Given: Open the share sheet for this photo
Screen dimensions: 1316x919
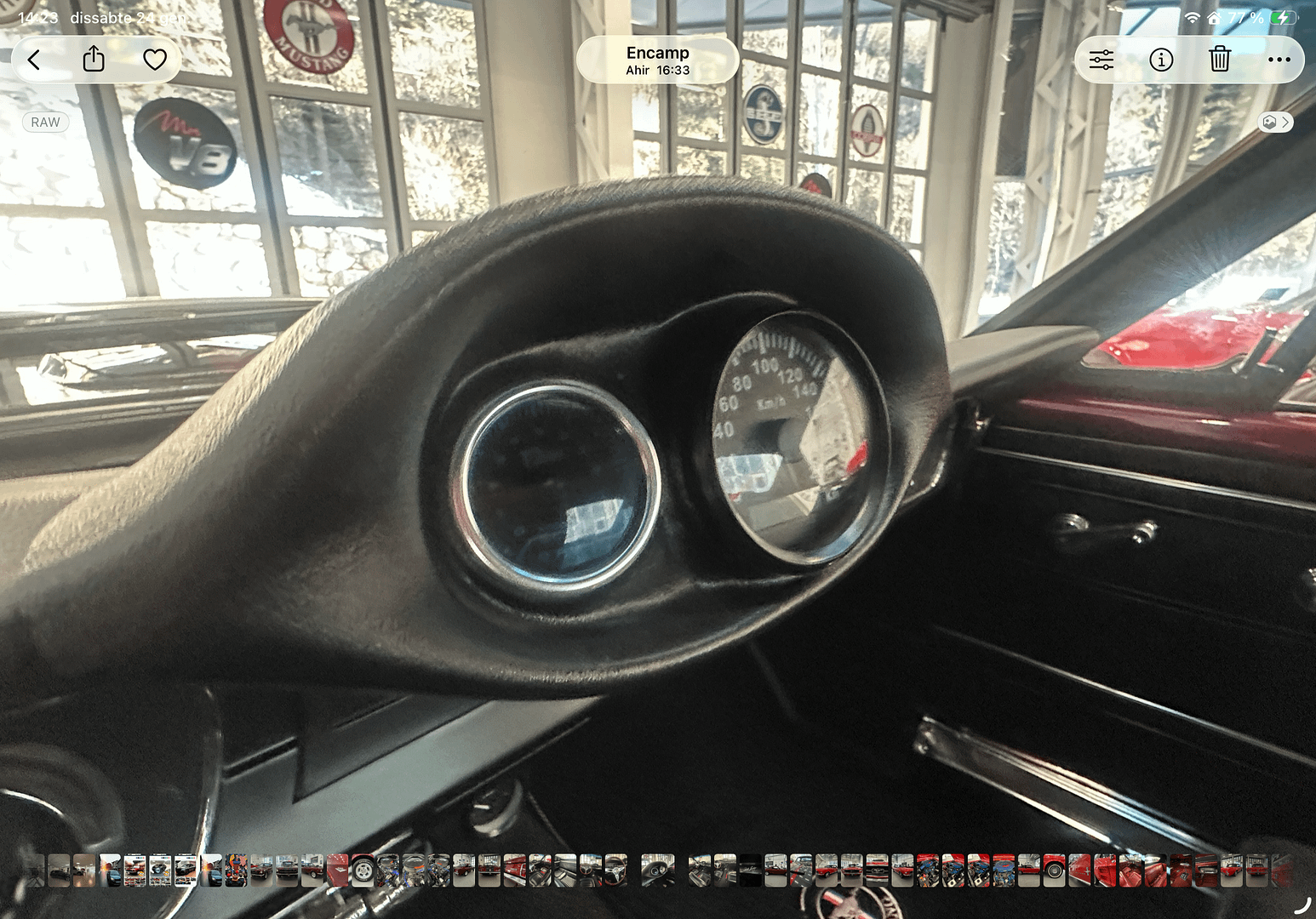Looking at the screenshot, I should [94, 60].
